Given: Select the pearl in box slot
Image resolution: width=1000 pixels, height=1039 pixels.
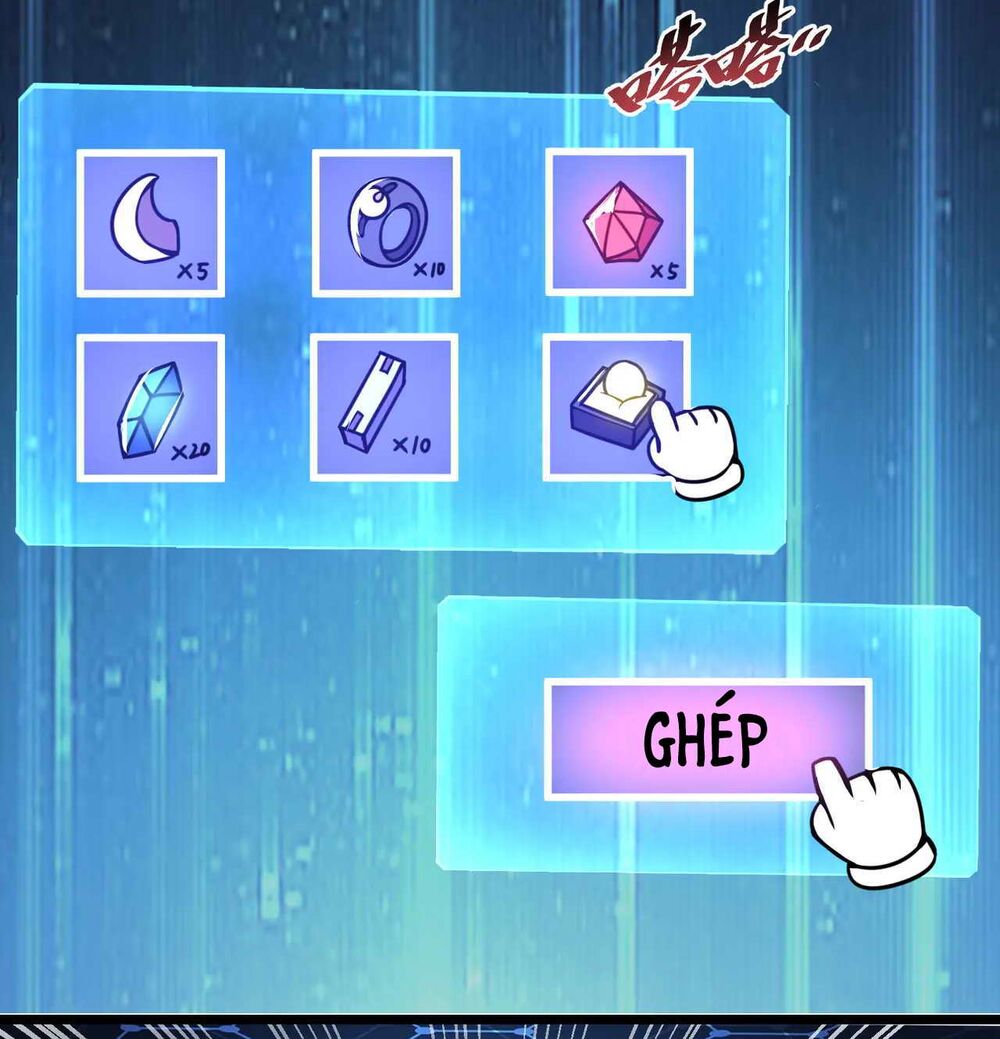Looking at the screenshot, I should click(x=610, y=405).
